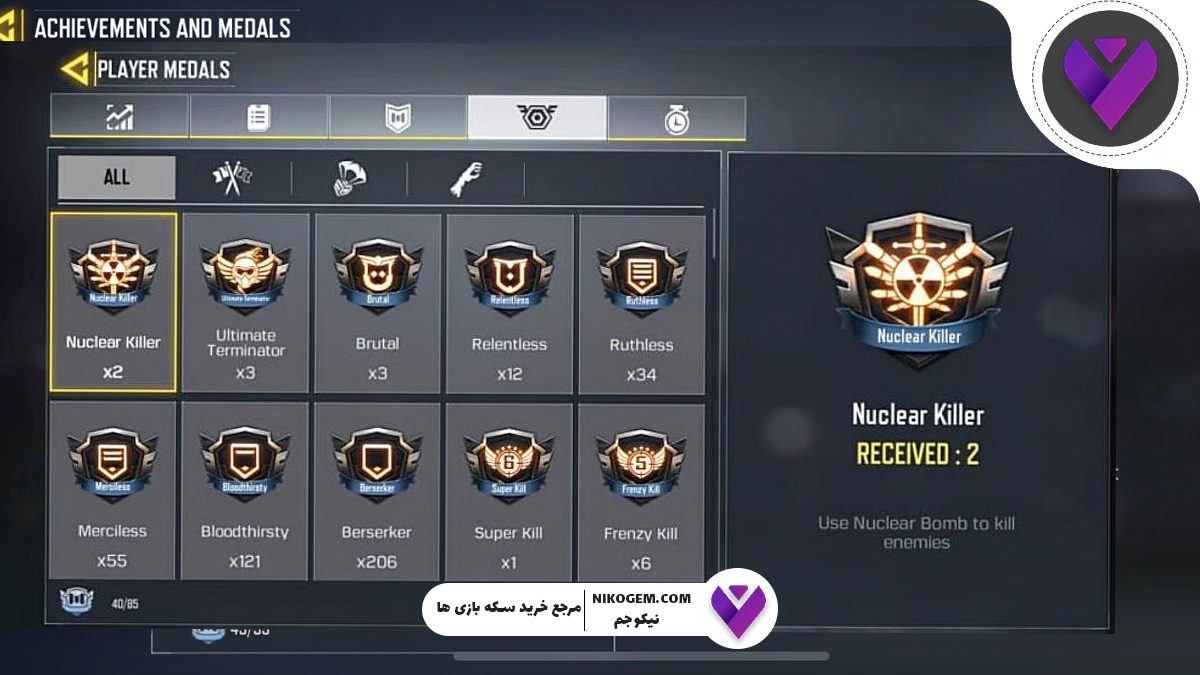This screenshot has width=1200, height=675.
Task: View the Relentless medal
Action: (x=510, y=303)
